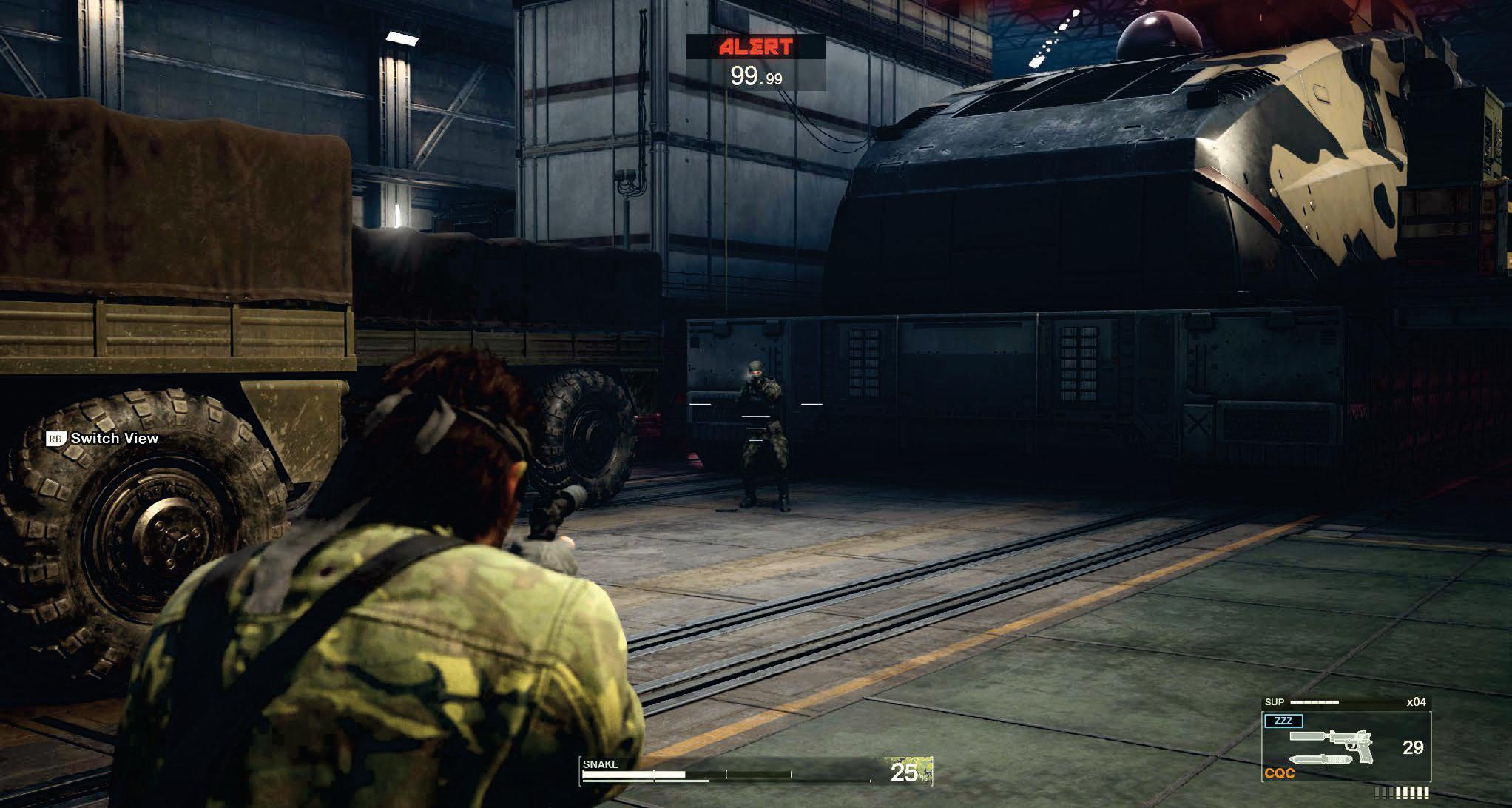This screenshot has height=808, width=1512.
Task: Open the weapon selection panel
Action: coord(1347,747)
